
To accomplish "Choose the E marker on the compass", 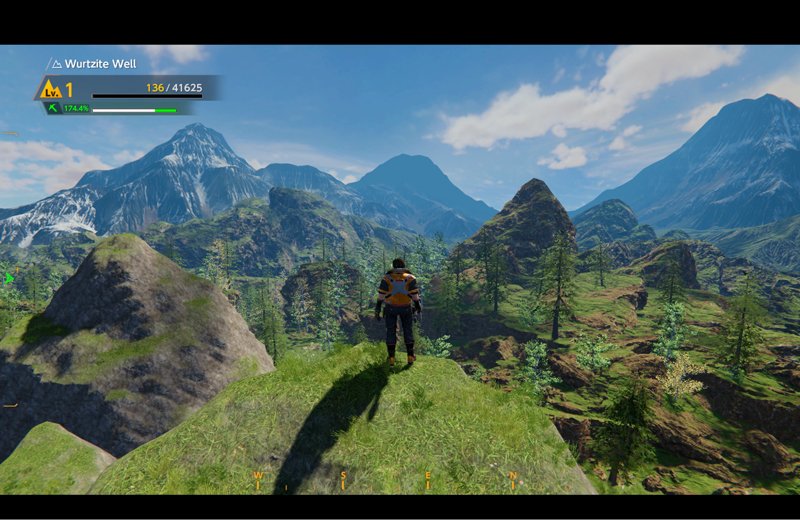I will [428, 476].
